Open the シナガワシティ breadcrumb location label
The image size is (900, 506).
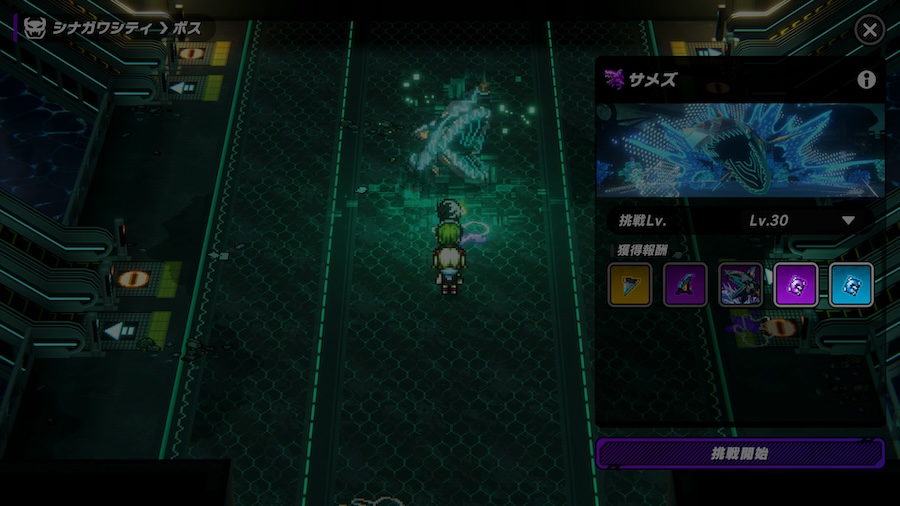98,28
